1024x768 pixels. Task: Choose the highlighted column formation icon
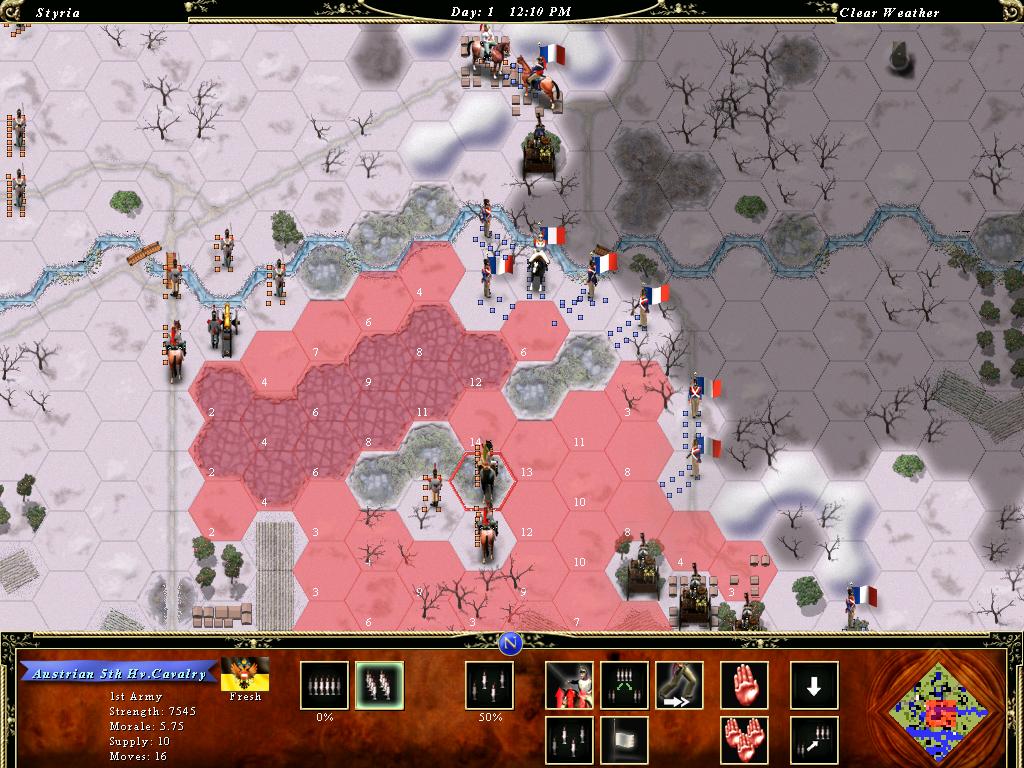(x=379, y=686)
